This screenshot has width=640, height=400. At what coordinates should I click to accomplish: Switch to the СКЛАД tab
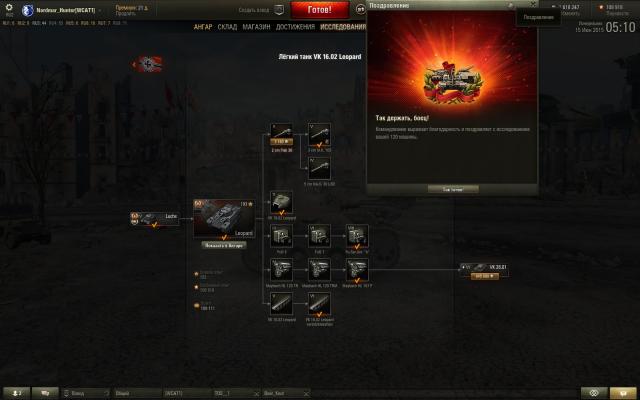pos(228,27)
